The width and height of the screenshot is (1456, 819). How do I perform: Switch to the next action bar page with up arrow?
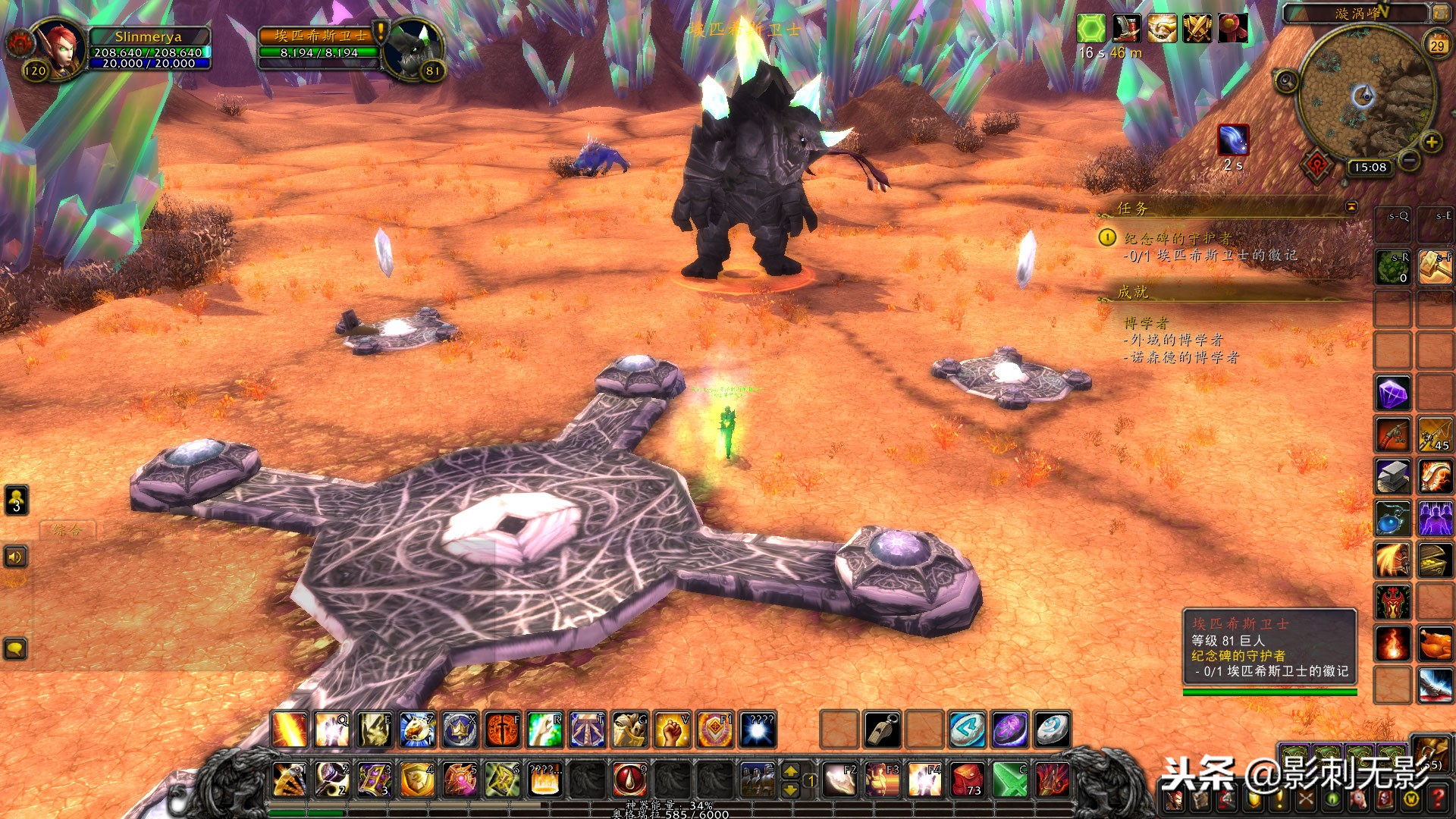point(790,771)
